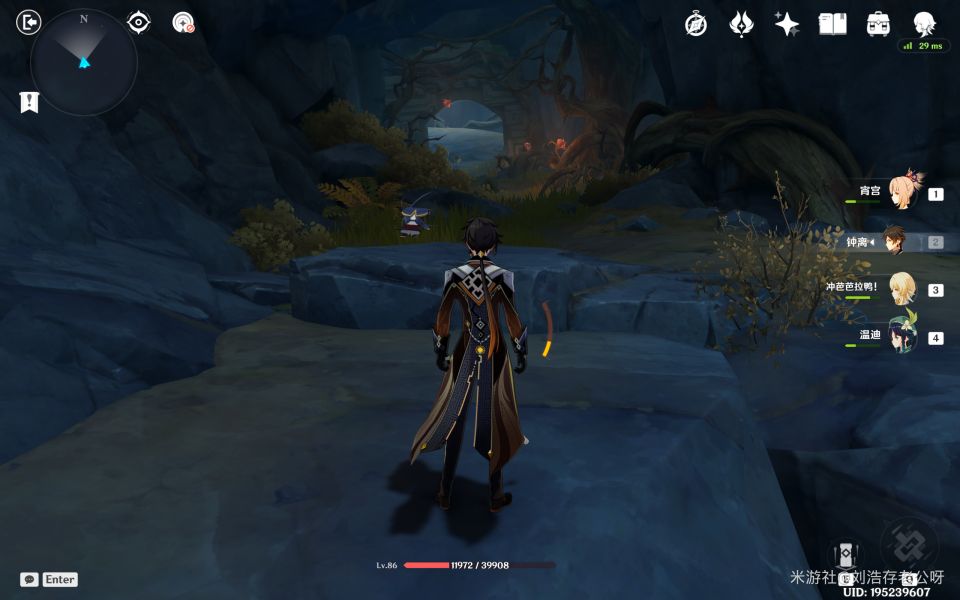Select 钟离 in the party list

click(x=895, y=241)
